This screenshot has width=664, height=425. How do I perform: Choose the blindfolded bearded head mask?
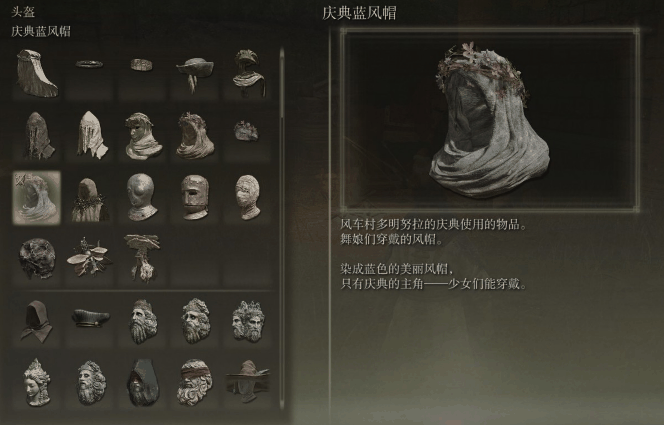pos(194,380)
